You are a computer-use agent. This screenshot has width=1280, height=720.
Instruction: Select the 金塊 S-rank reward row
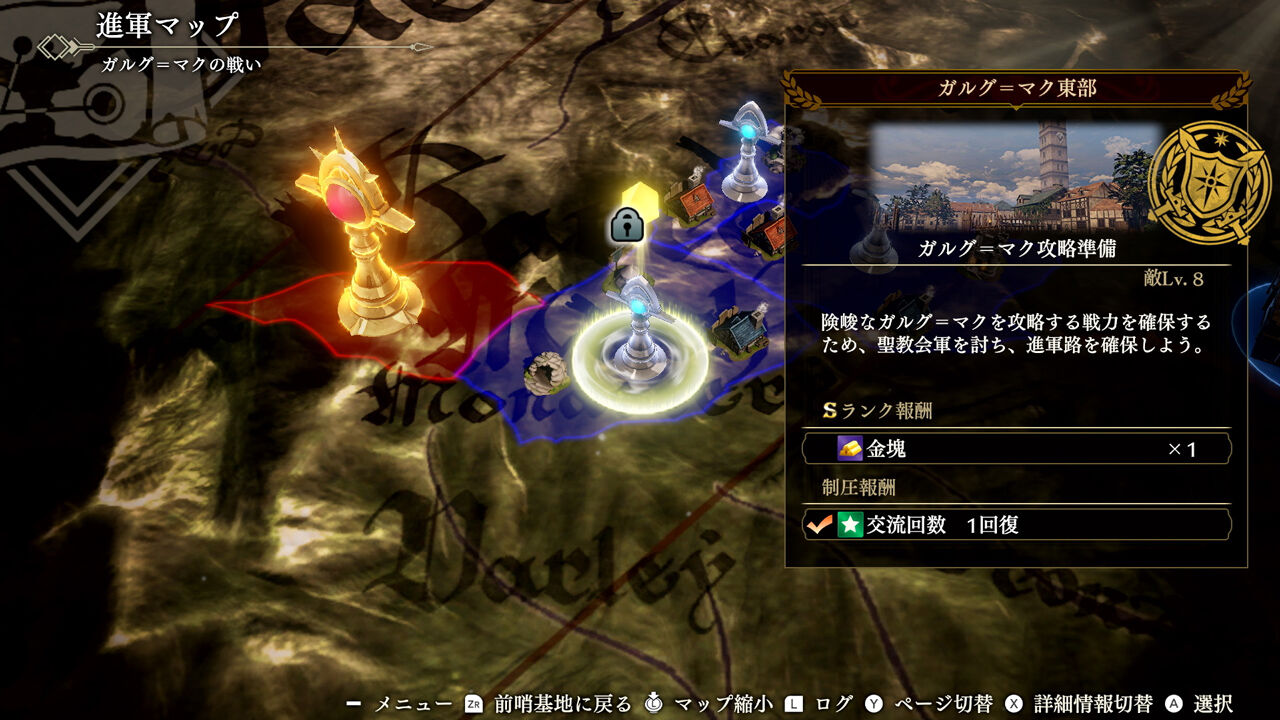(1016, 449)
